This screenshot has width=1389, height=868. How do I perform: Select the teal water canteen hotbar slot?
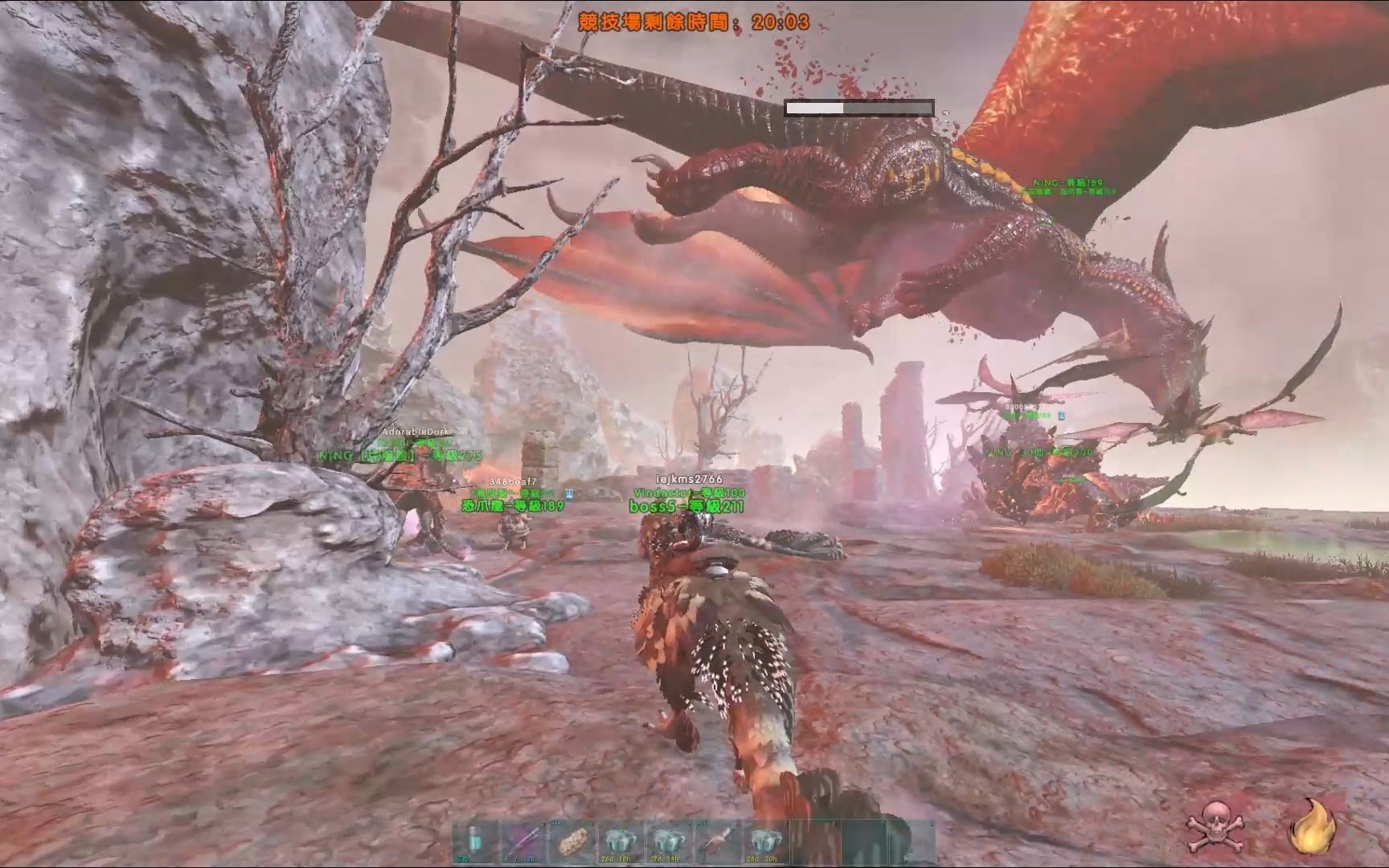click(474, 841)
